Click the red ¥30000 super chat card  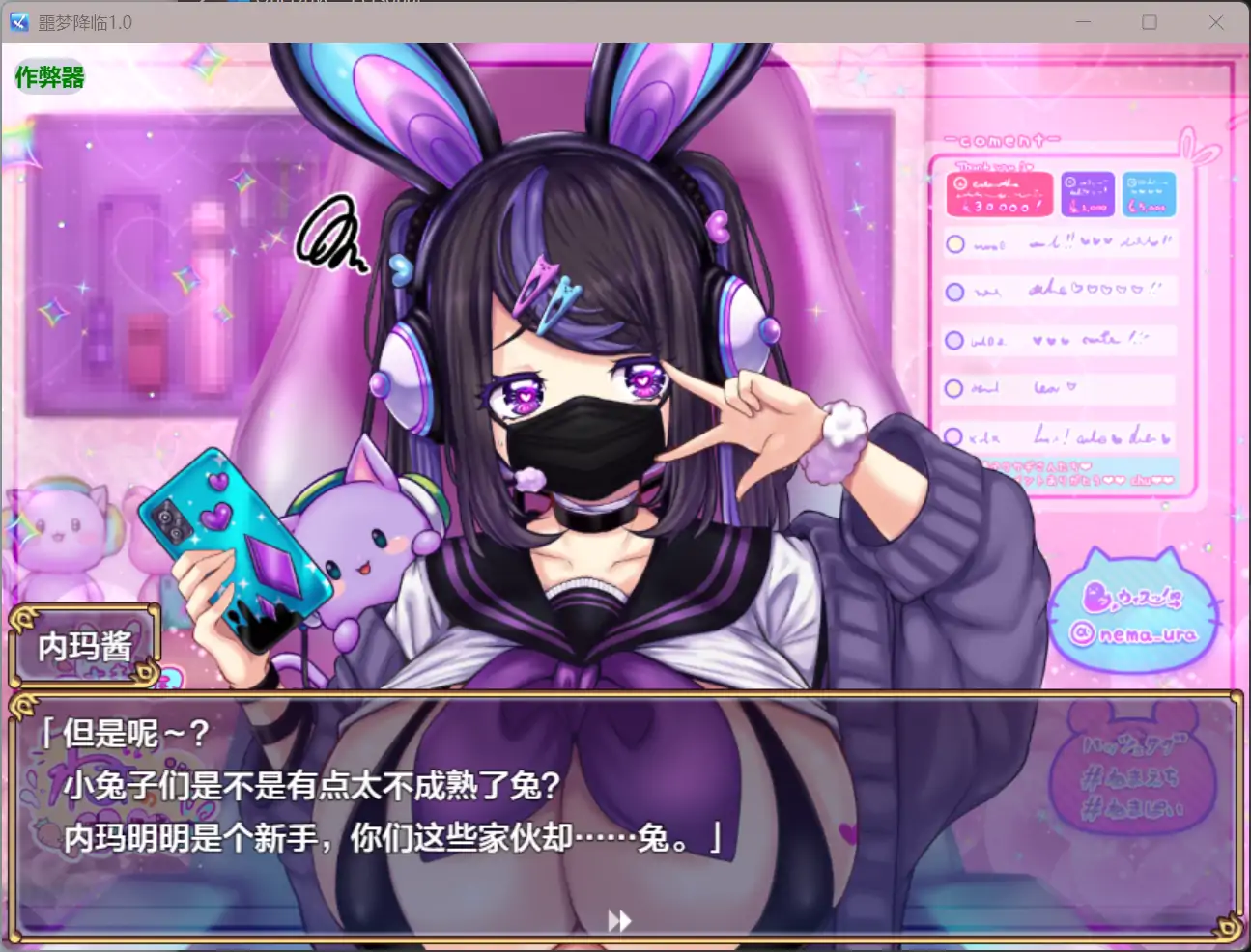(999, 193)
